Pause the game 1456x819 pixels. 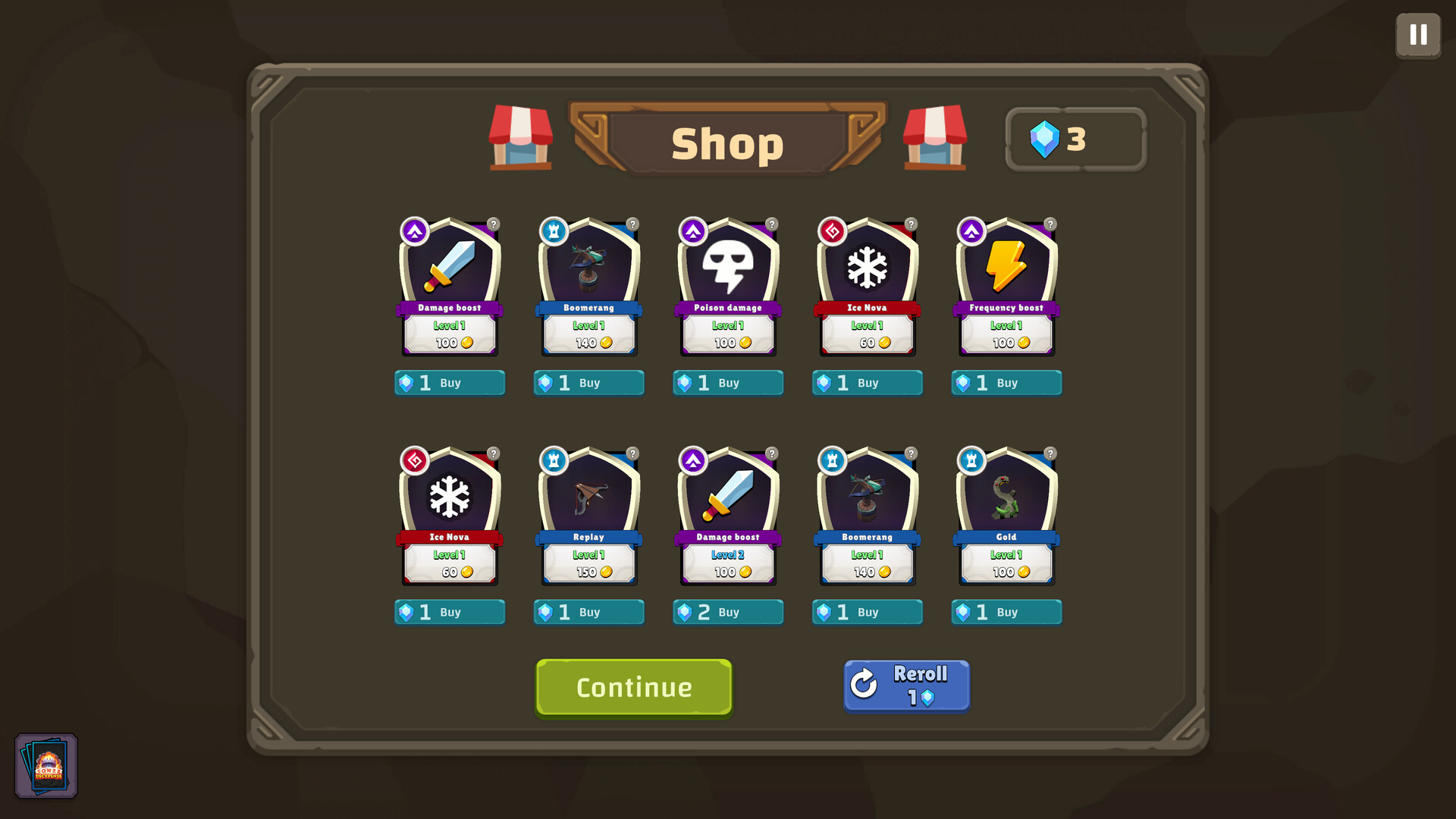[1418, 35]
